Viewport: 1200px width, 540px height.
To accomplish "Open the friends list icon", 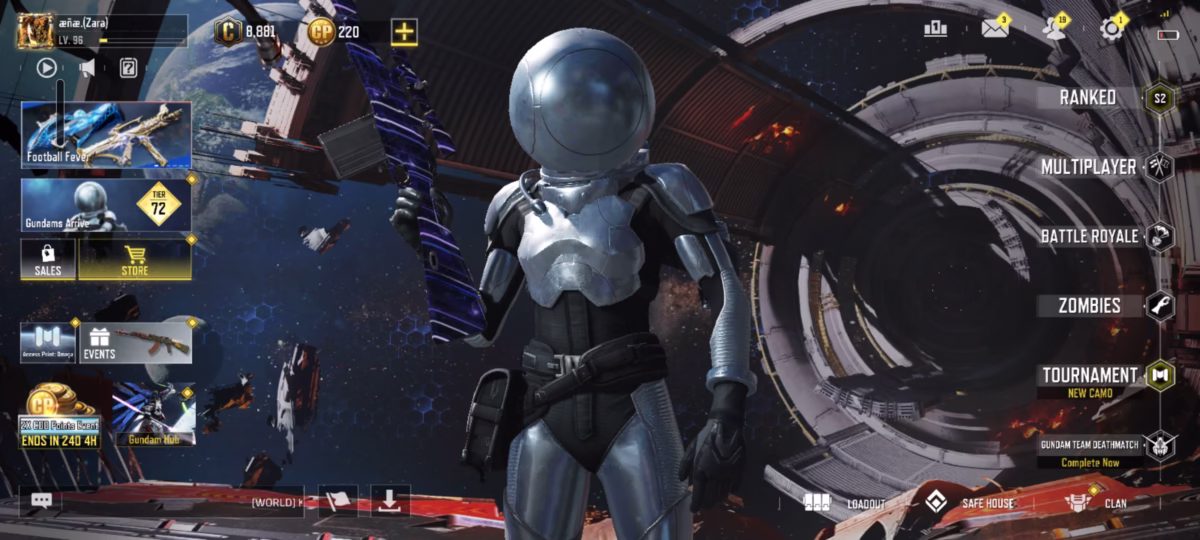I will pos(1053,28).
